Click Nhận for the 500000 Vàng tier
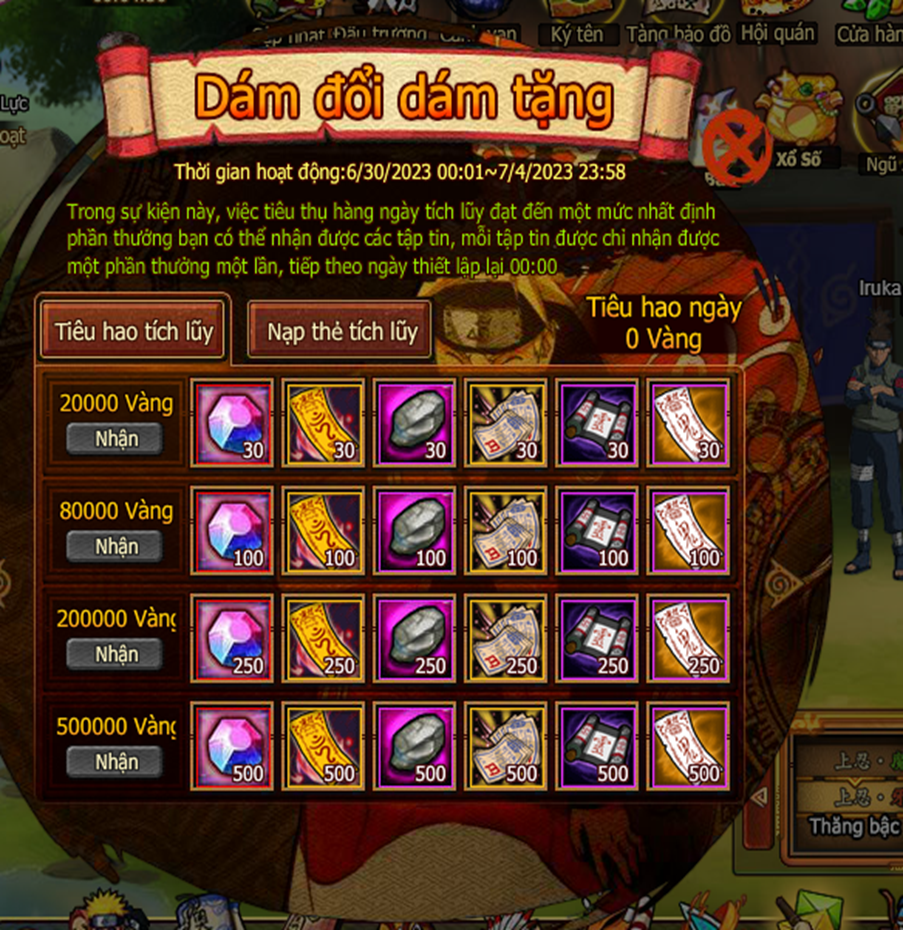Image resolution: width=903 pixels, height=930 pixels. (116, 762)
